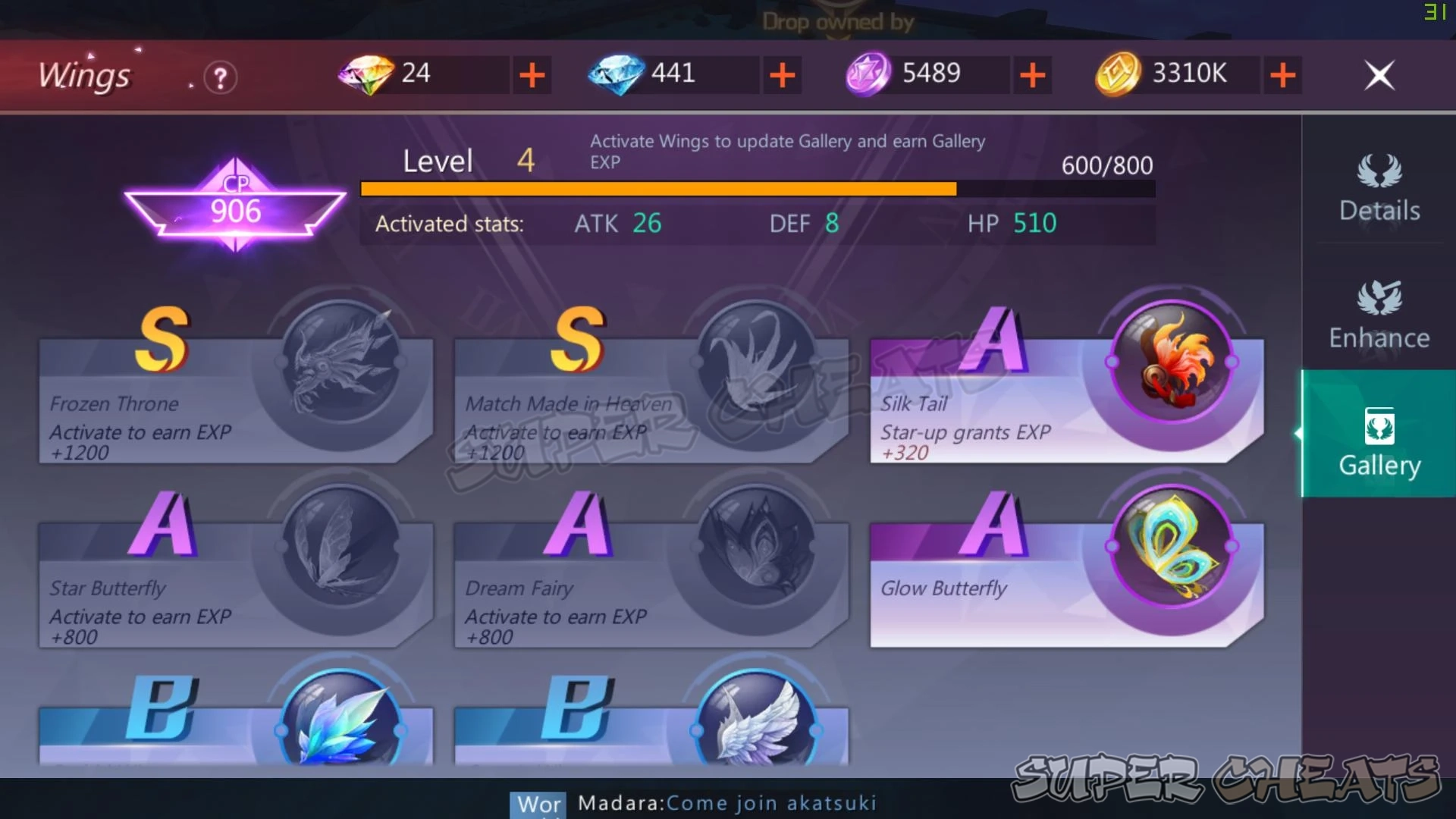
Task: Click the Gallery EXP progress bar
Action: (755, 188)
